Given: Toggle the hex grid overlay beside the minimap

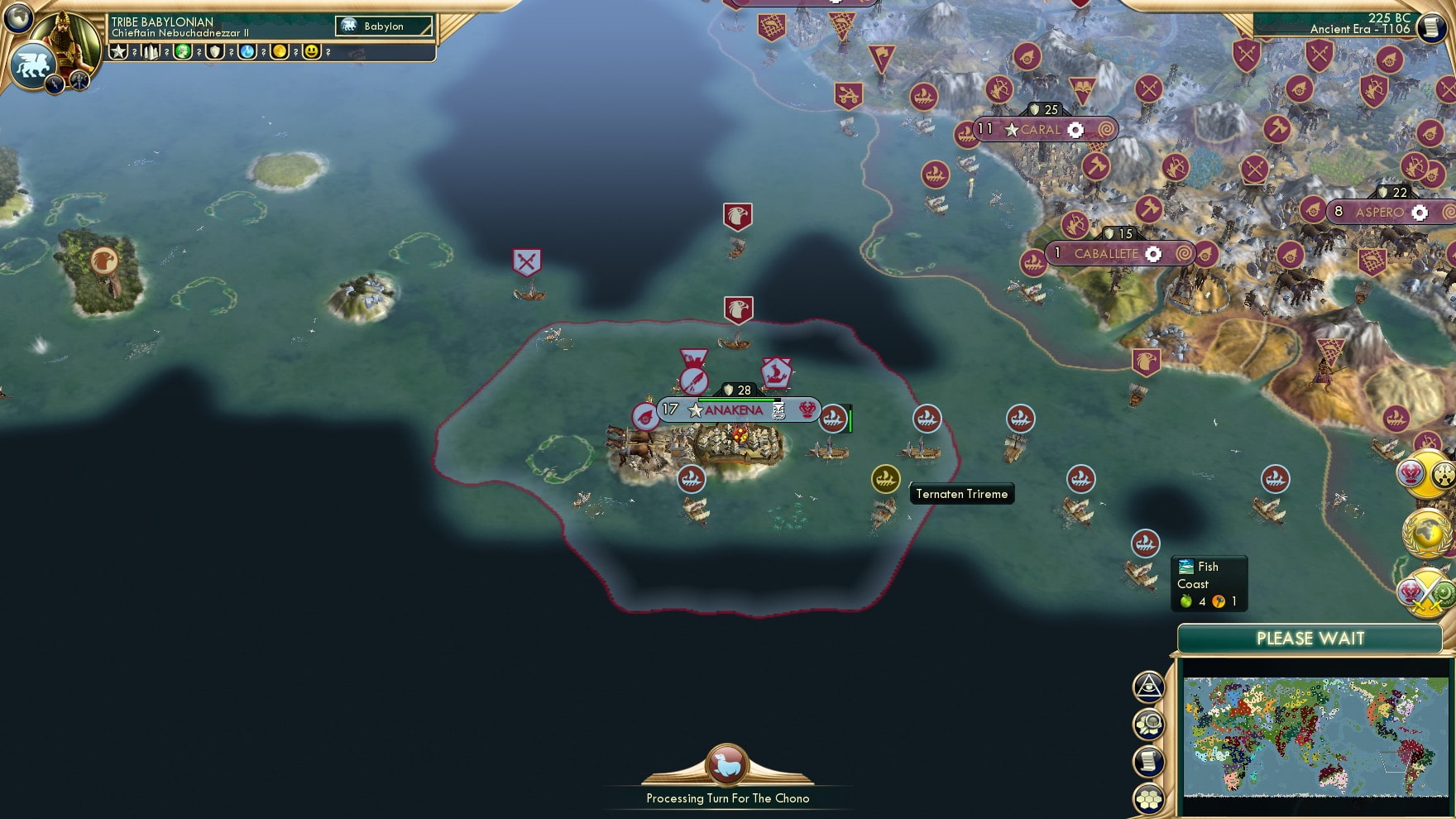Looking at the screenshot, I should coord(1149,797).
